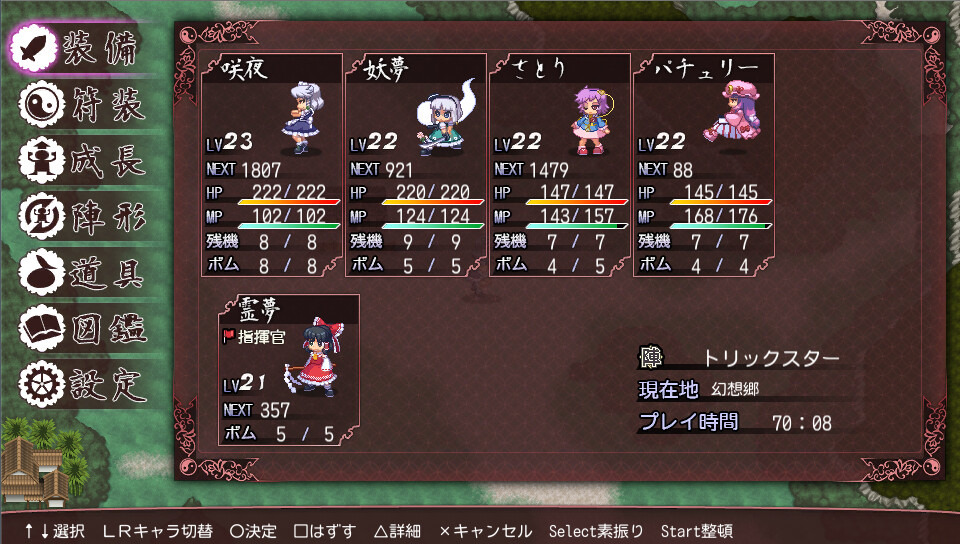Open the 成長 (Growth) menu

tap(80, 160)
